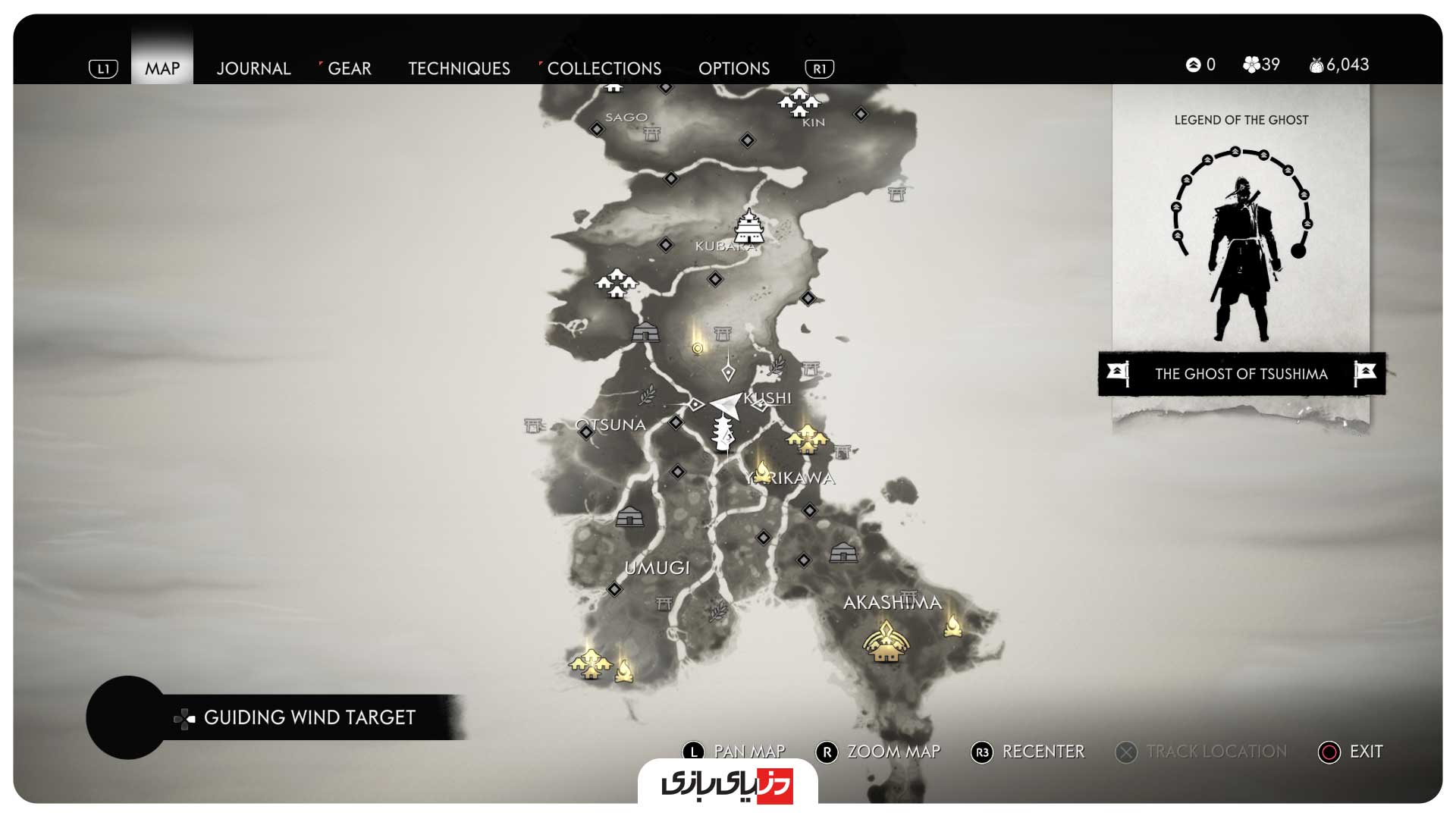This screenshot has width=1456, height=819.
Task: Click the white village cluster west of Kubara
Action: point(617,283)
